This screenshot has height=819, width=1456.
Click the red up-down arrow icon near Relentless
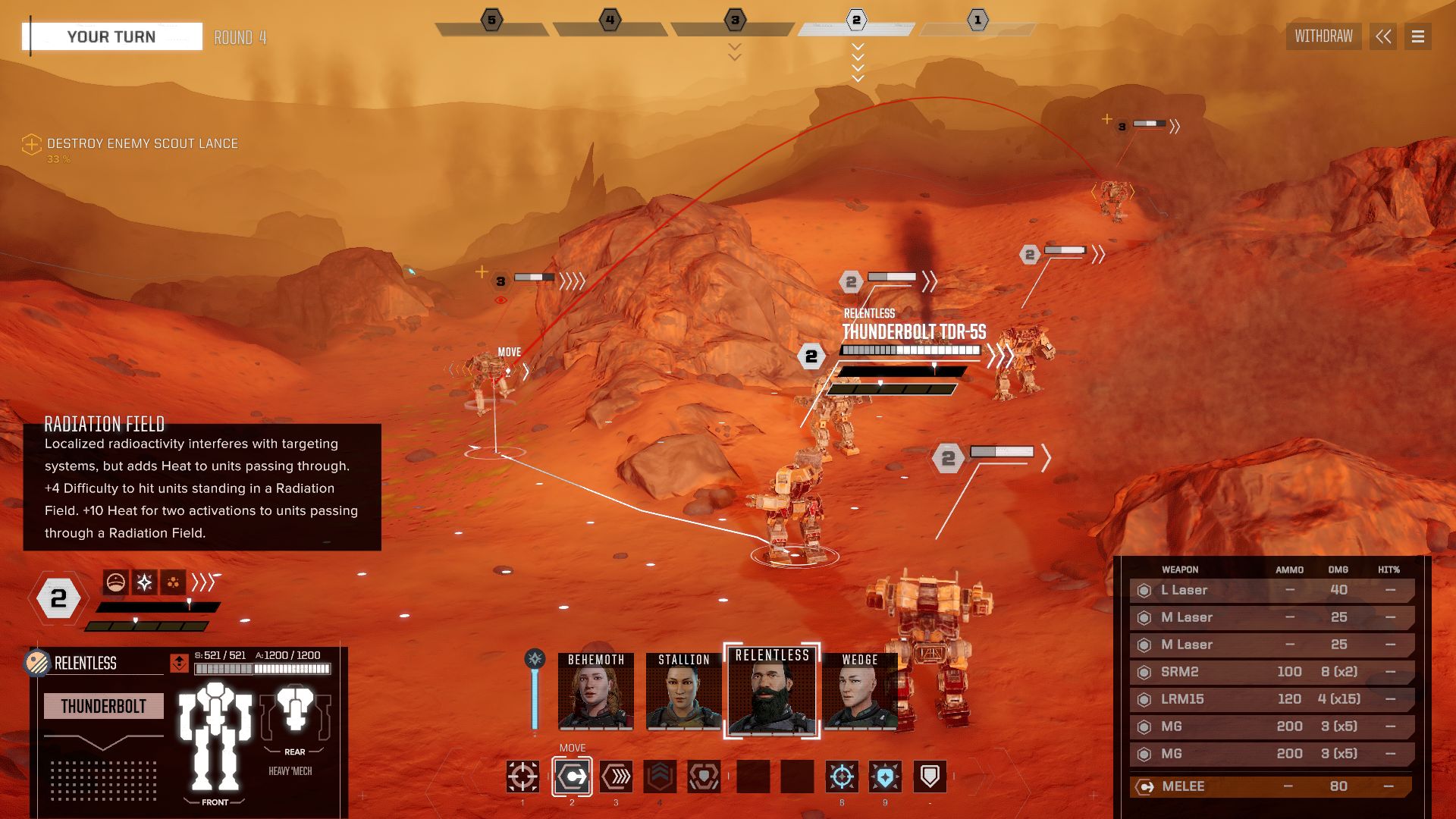pos(179,663)
